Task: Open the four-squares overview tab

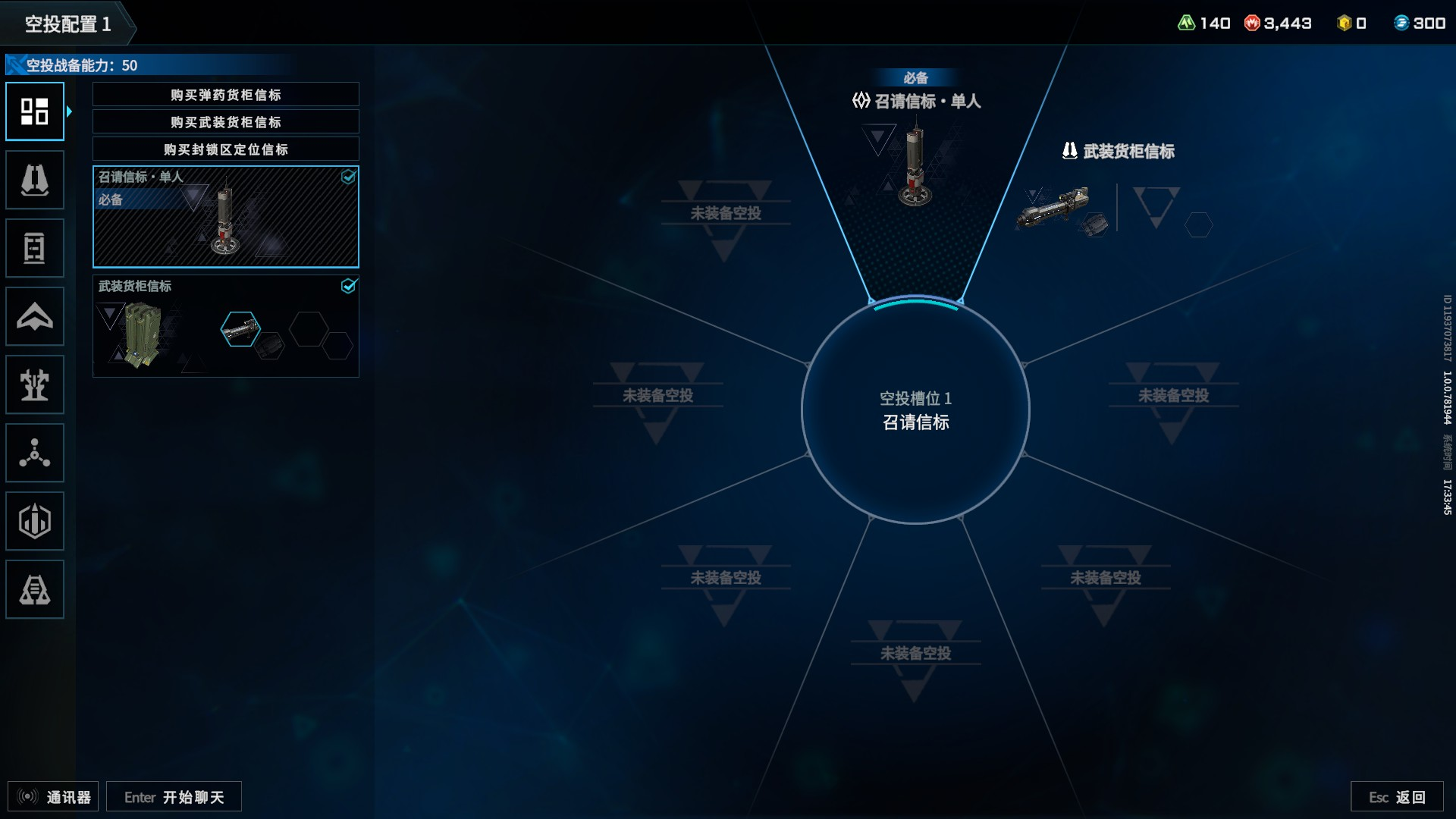Action: pos(35,111)
